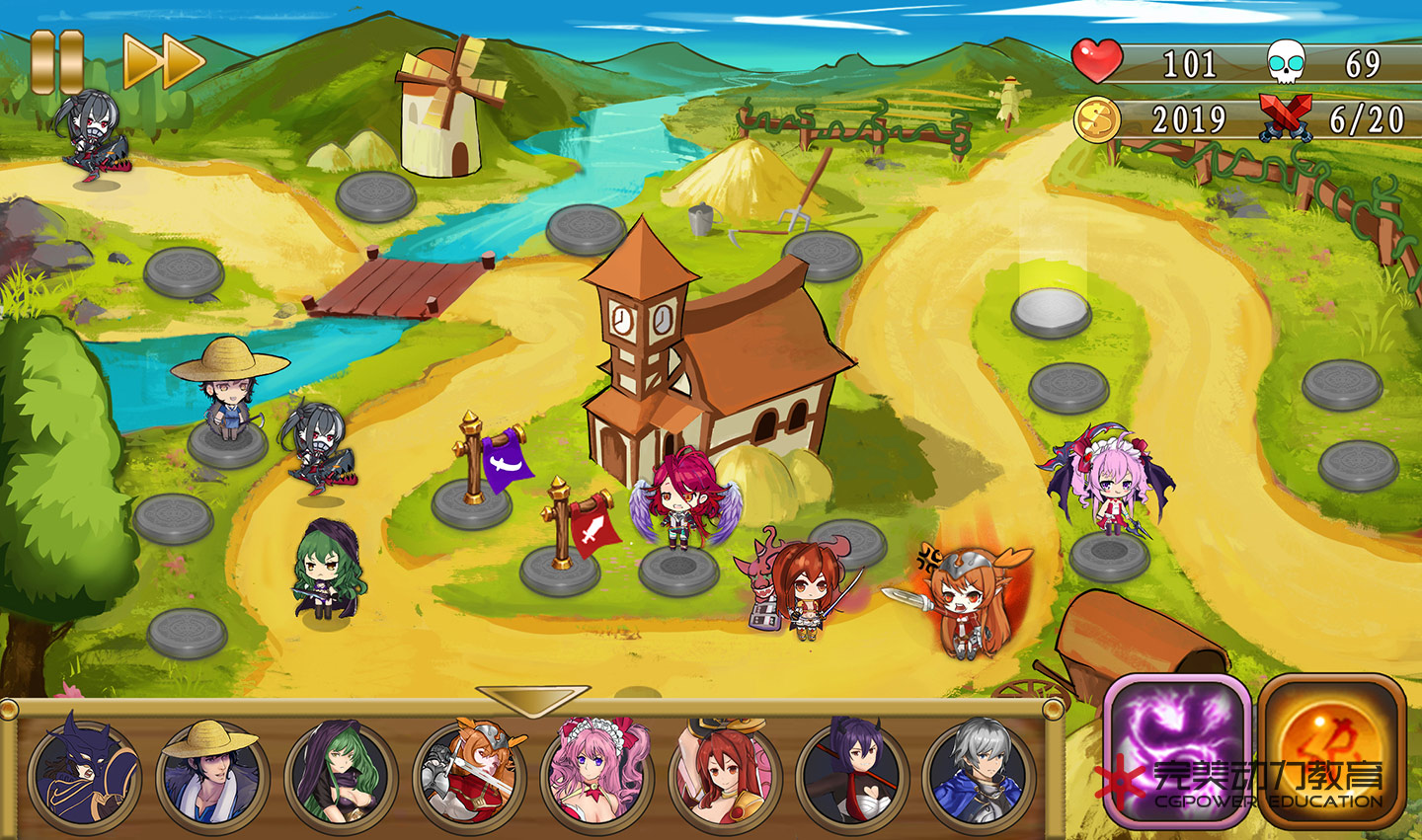
Task: Select the glowing white tower pad
Action: pos(1051,312)
